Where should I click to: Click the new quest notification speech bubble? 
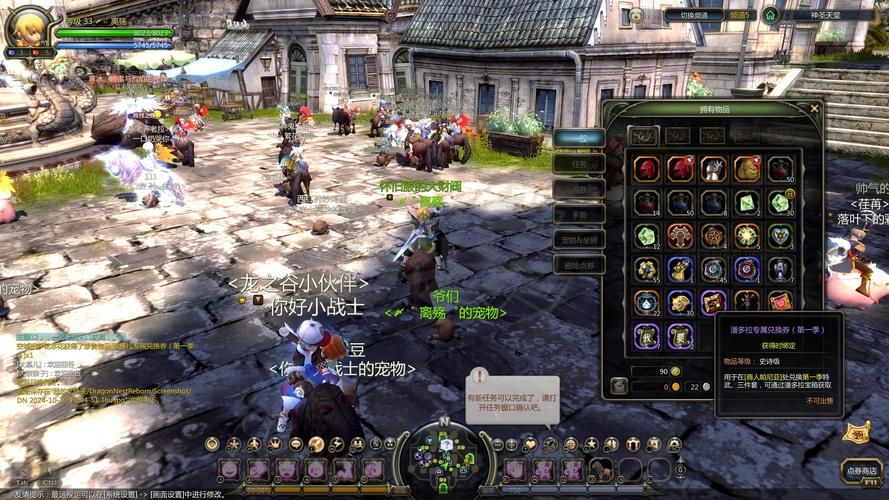[x=512, y=398]
